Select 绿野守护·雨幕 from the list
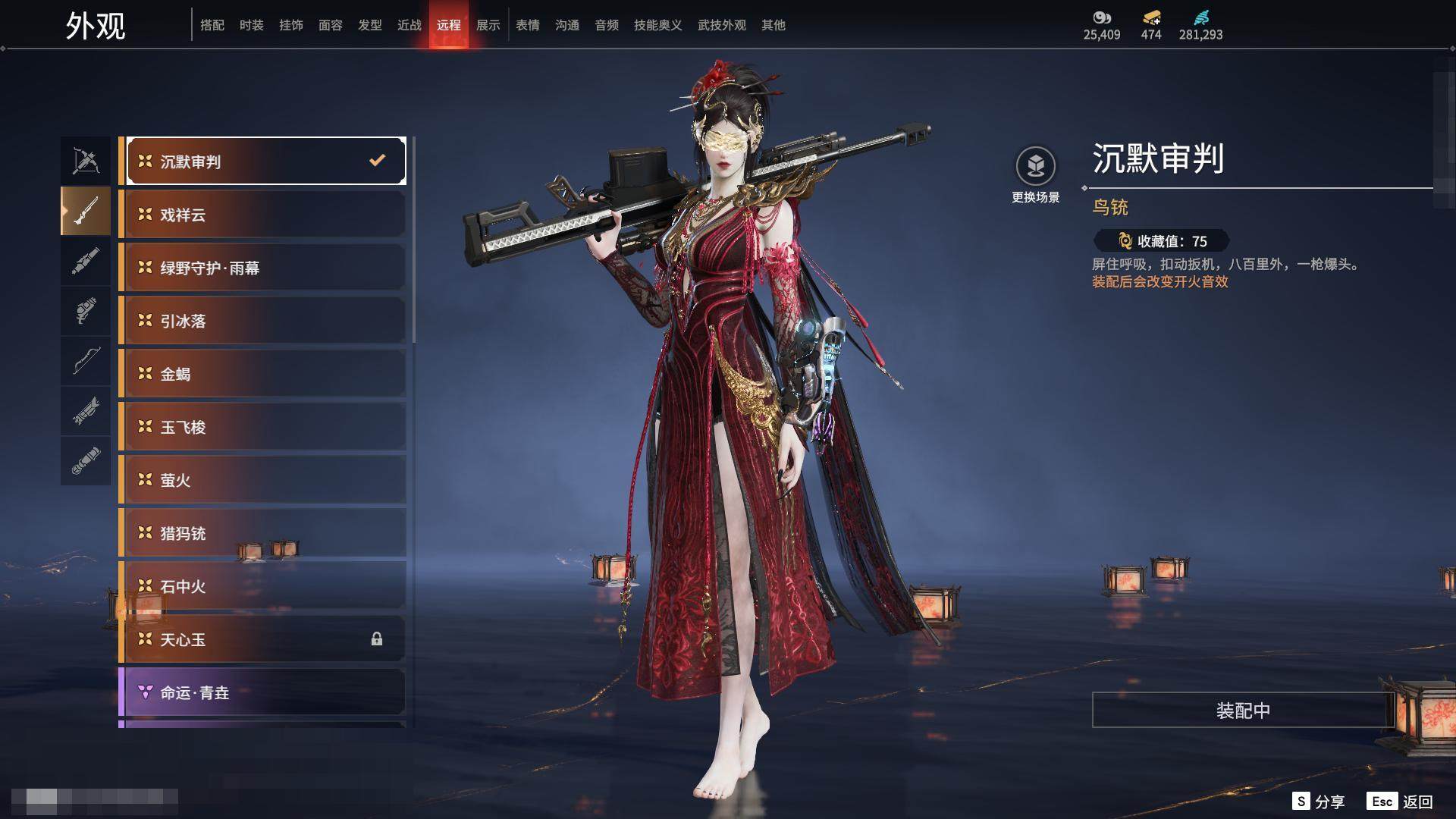1456x819 pixels. click(x=263, y=268)
